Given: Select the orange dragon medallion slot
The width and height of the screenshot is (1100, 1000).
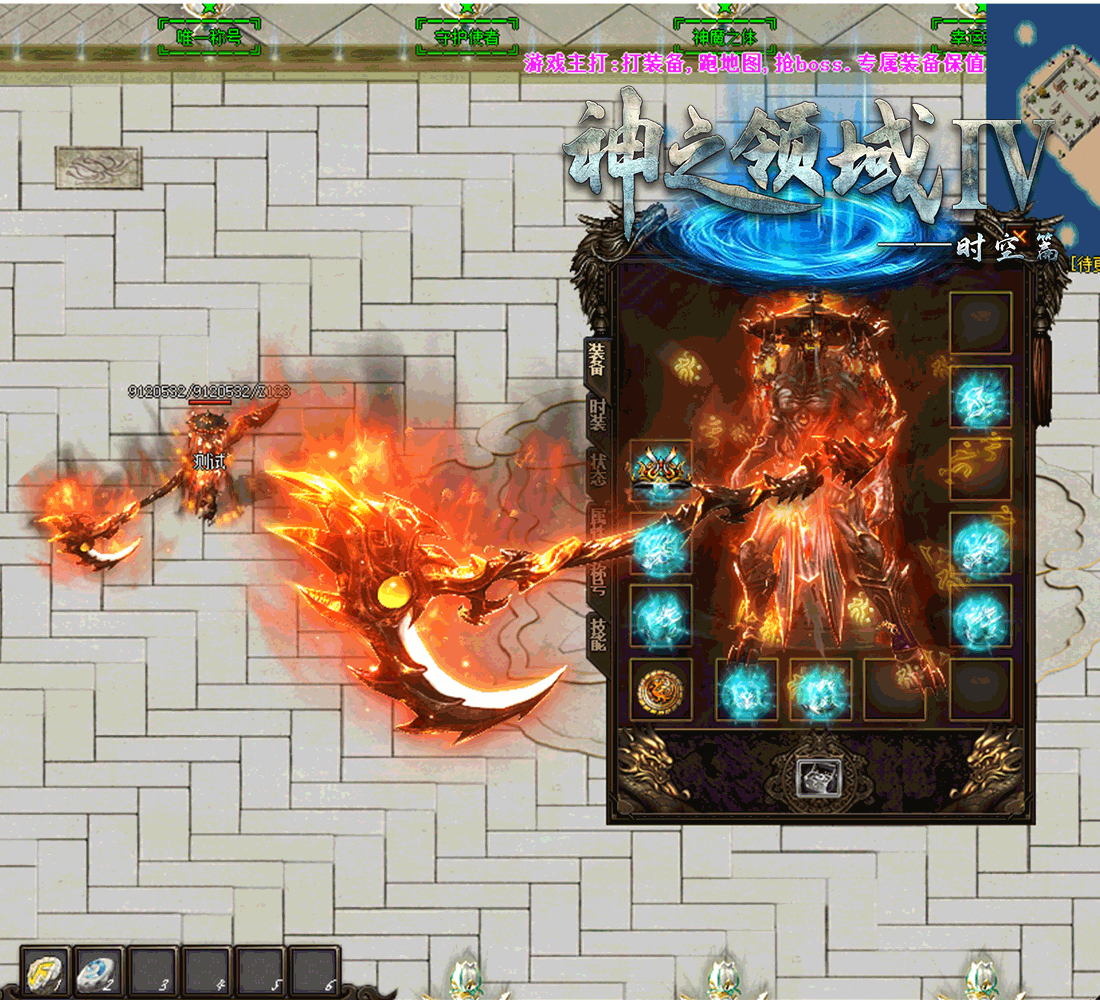Looking at the screenshot, I should click(x=660, y=689).
